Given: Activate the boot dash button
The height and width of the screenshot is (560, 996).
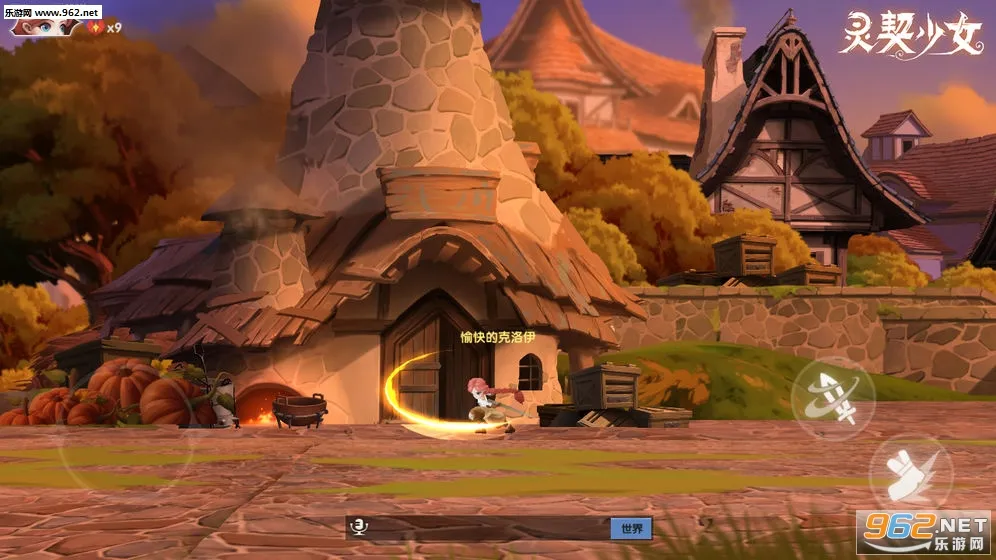Looking at the screenshot, I should [x=908, y=472].
